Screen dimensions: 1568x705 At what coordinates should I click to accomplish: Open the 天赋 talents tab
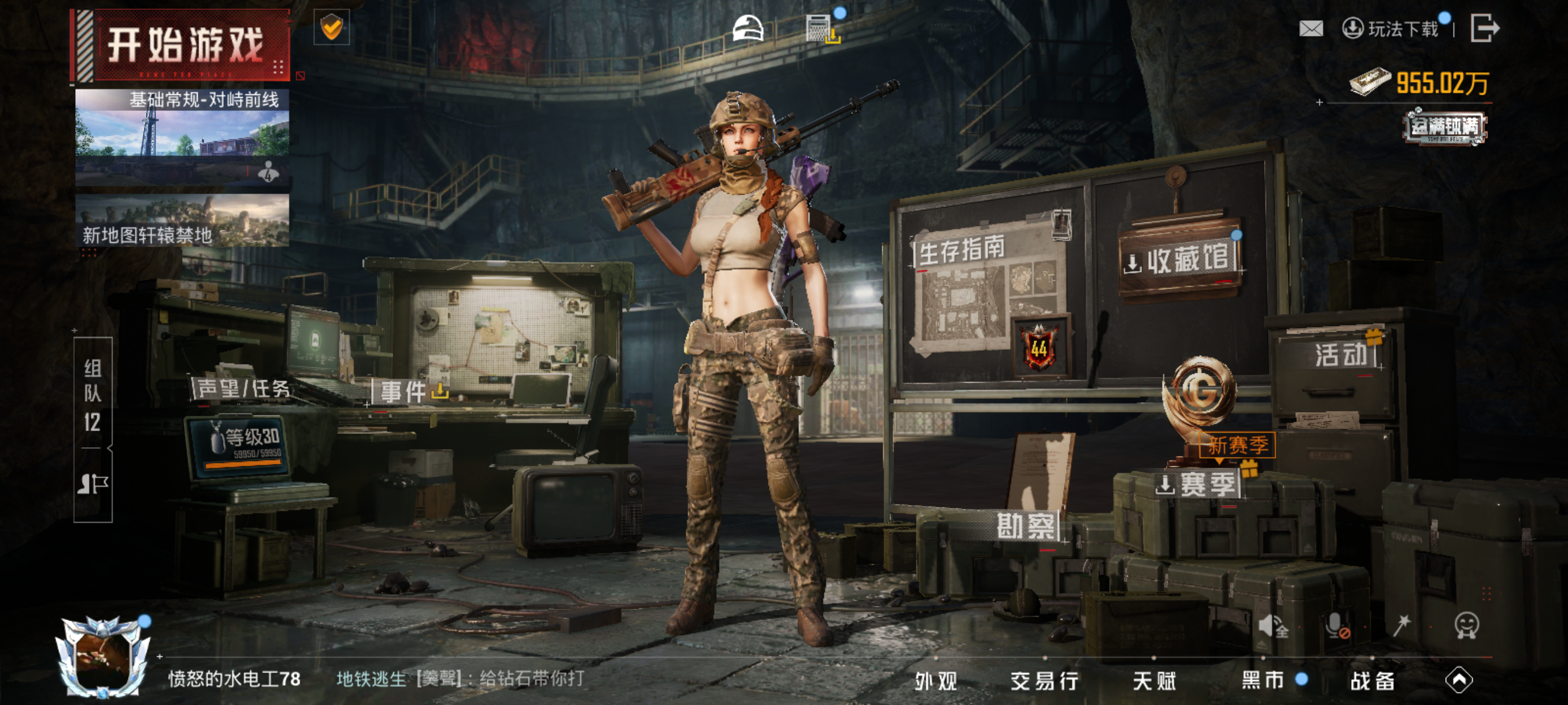point(1154,681)
